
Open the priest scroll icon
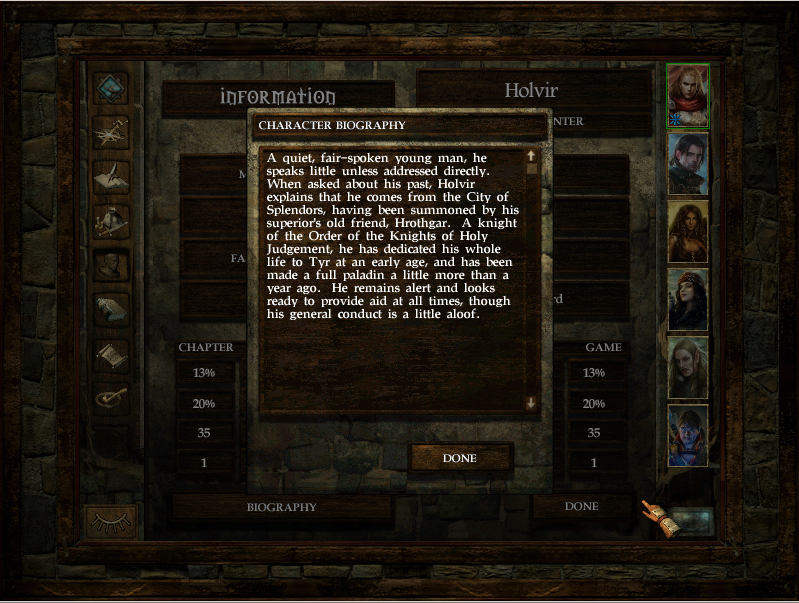(x=111, y=352)
